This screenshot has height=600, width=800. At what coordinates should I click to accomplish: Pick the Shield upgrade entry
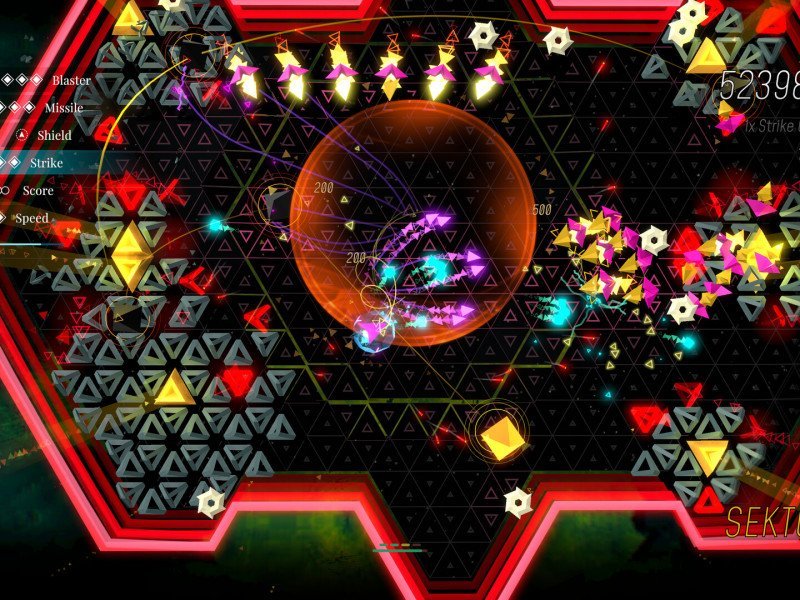point(55,135)
